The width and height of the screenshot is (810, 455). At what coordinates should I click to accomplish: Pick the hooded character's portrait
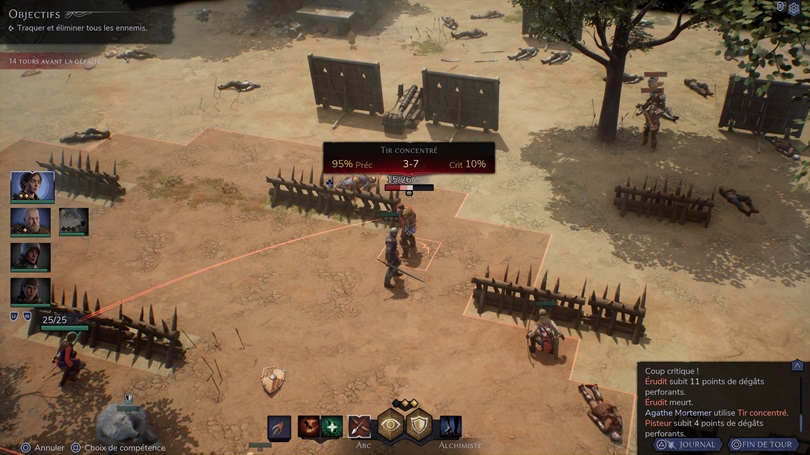click(x=31, y=291)
